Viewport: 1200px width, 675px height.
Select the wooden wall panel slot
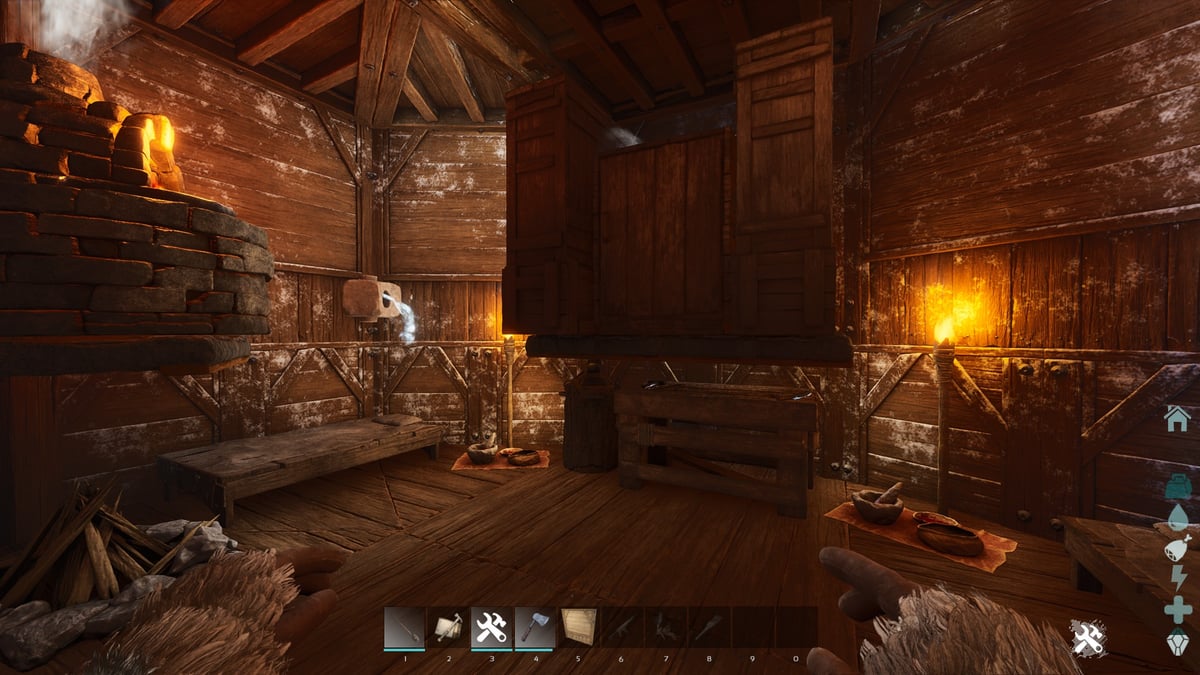pyautogui.click(x=578, y=628)
